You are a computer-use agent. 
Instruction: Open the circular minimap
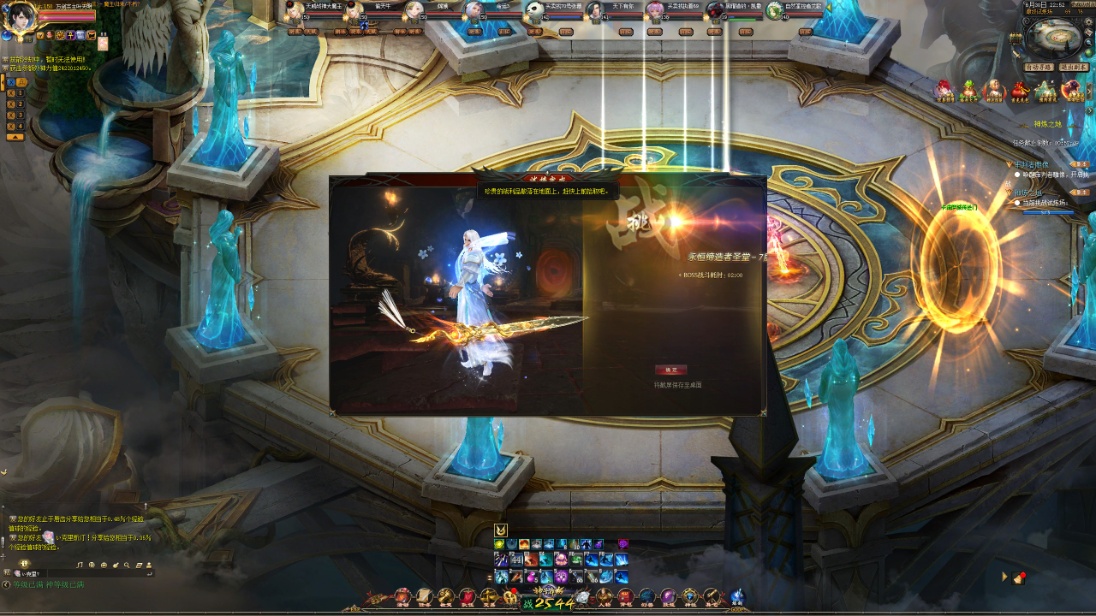(1057, 38)
